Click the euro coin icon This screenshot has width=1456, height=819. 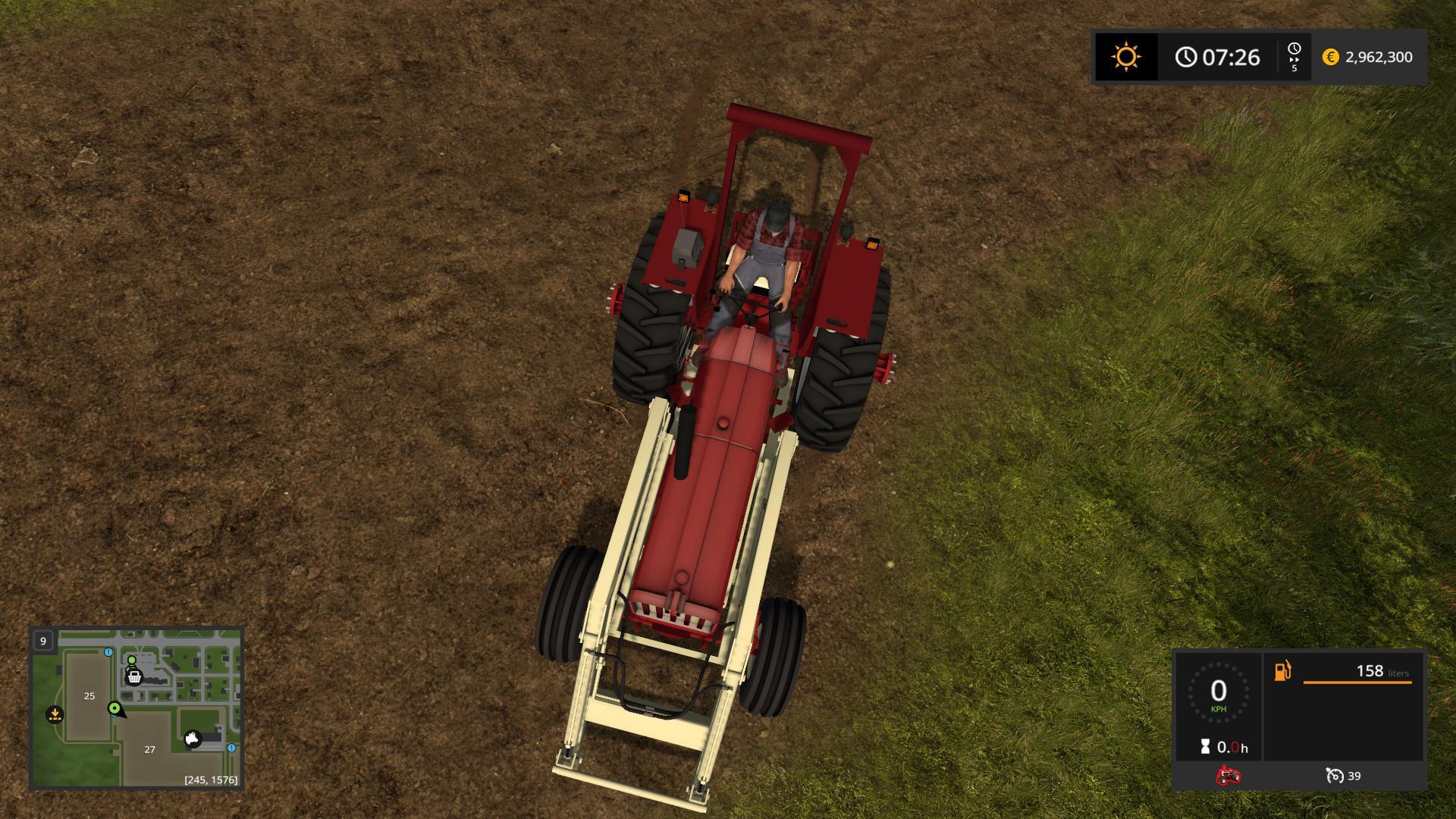click(x=1329, y=58)
